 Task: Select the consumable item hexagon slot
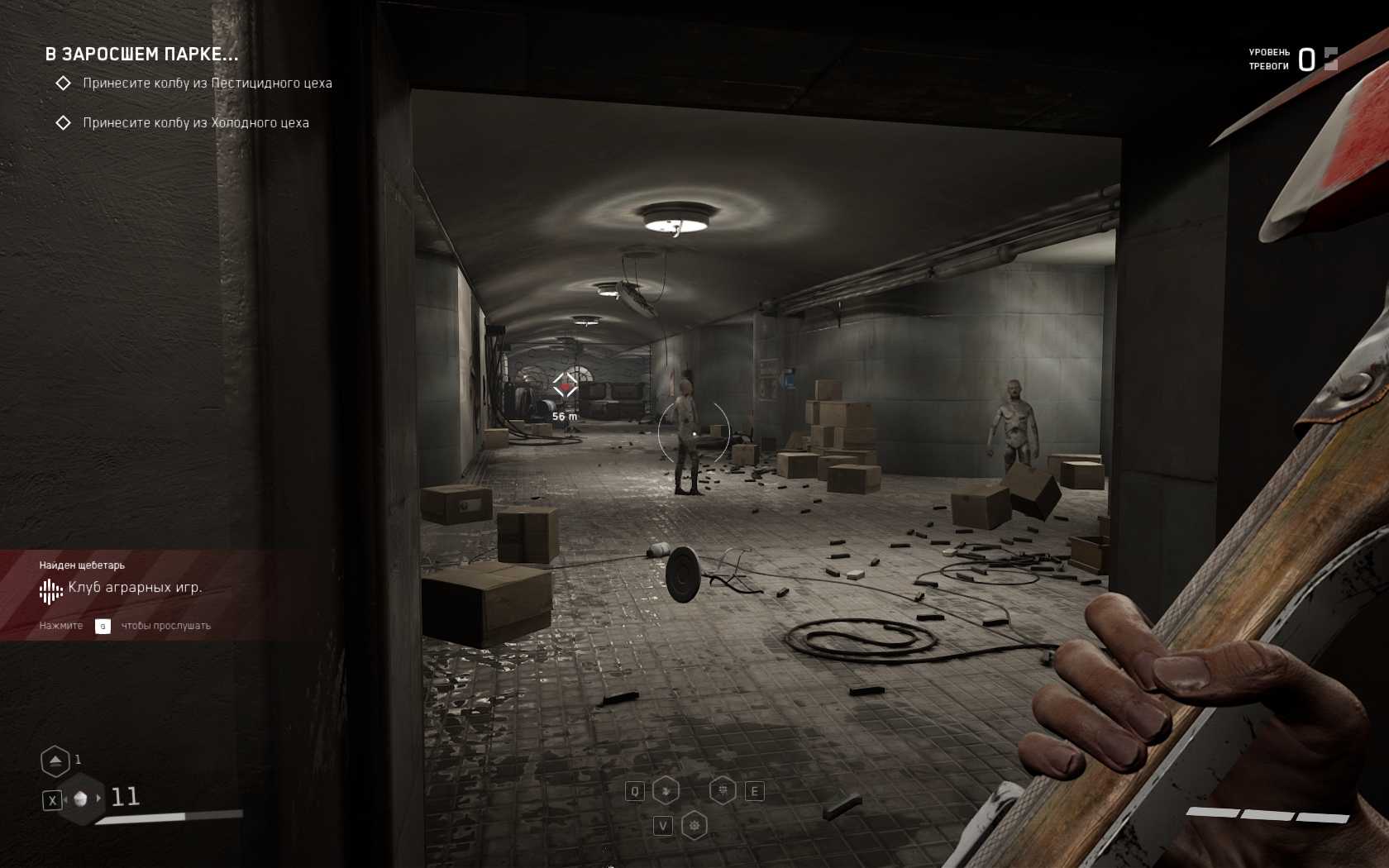[x=81, y=799]
